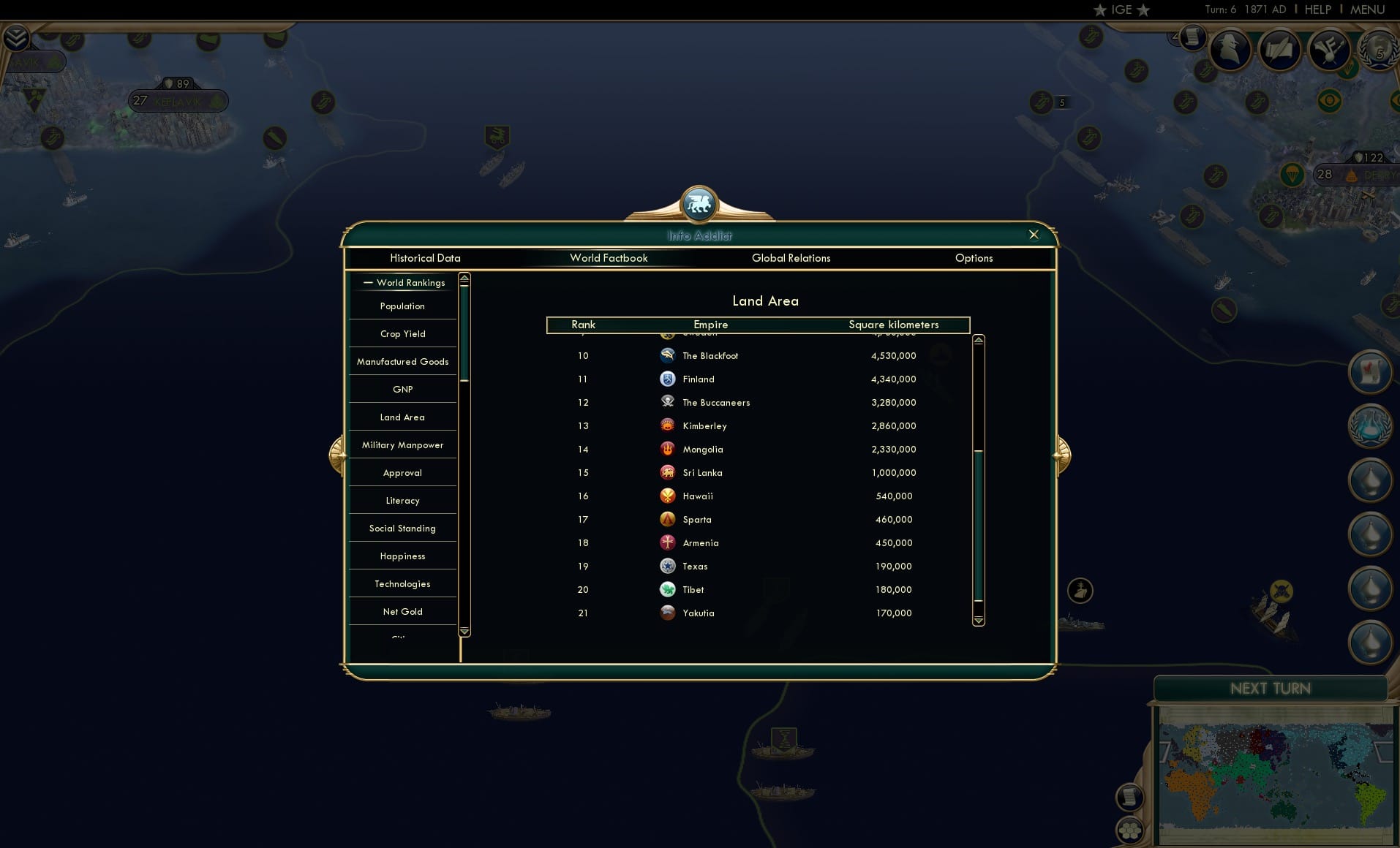This screenshot has width=1400, height=848.
Task: Click the left golden navigation arrow on the panel
Action: pyautogui.click(x=337, y=454)
